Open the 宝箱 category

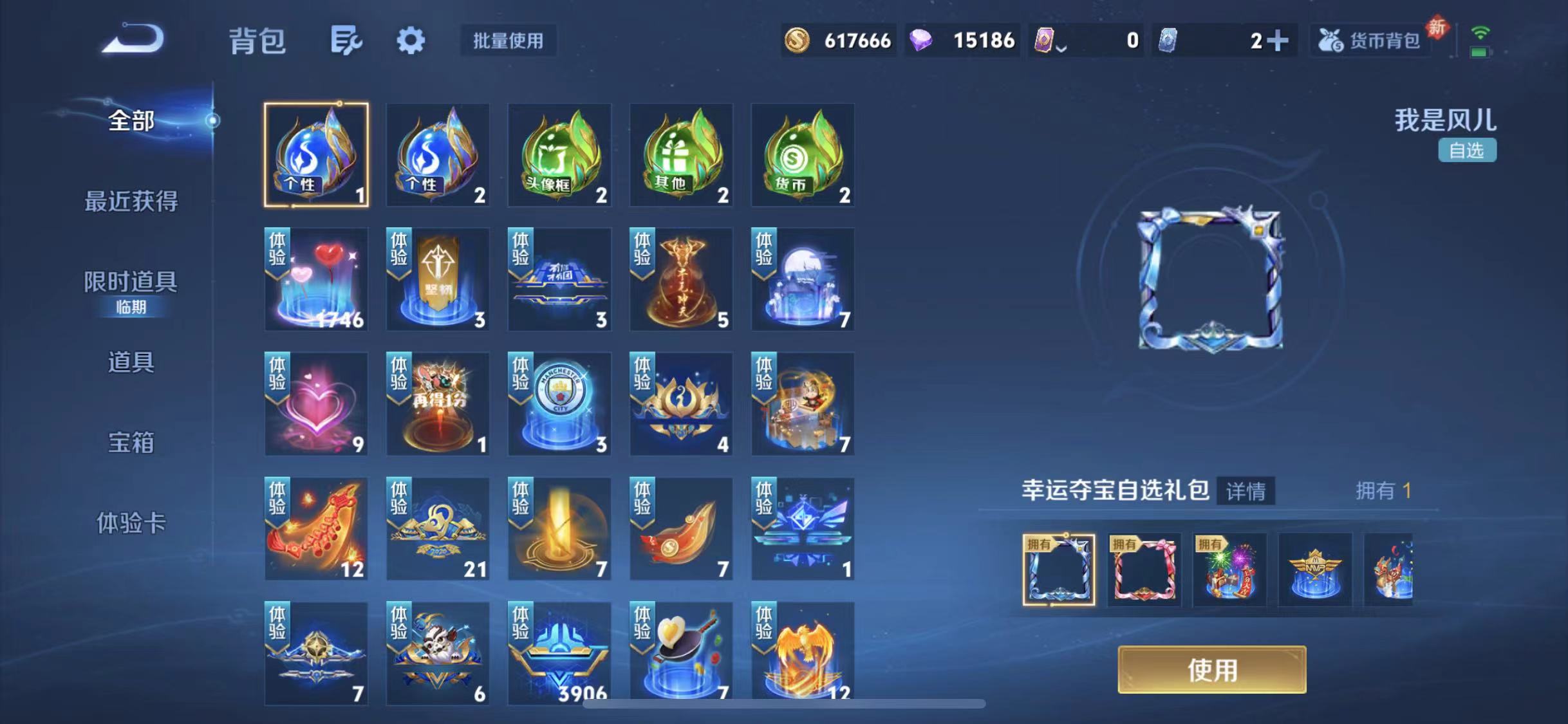[131, 443]
